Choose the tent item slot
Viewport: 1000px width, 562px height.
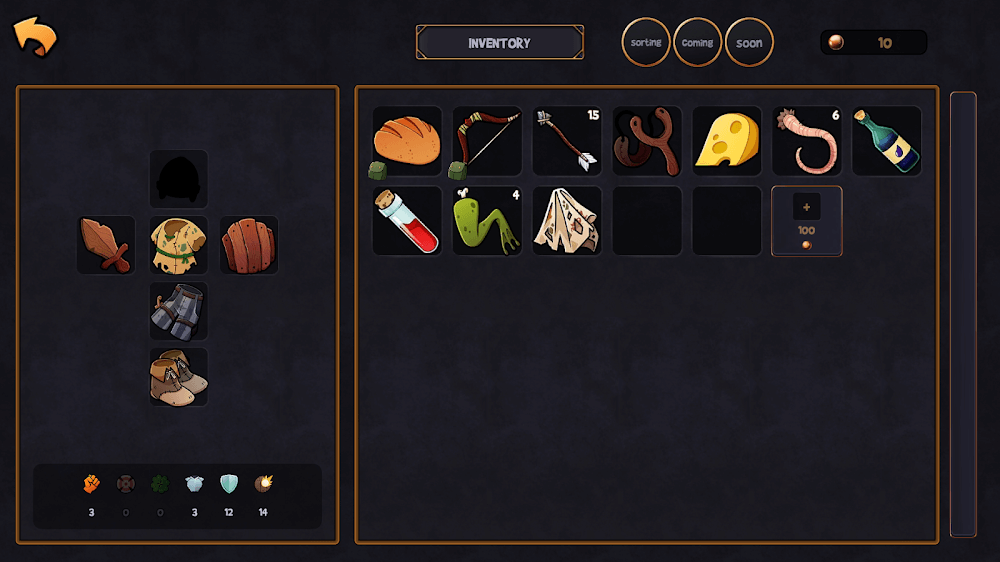(567, 221)
